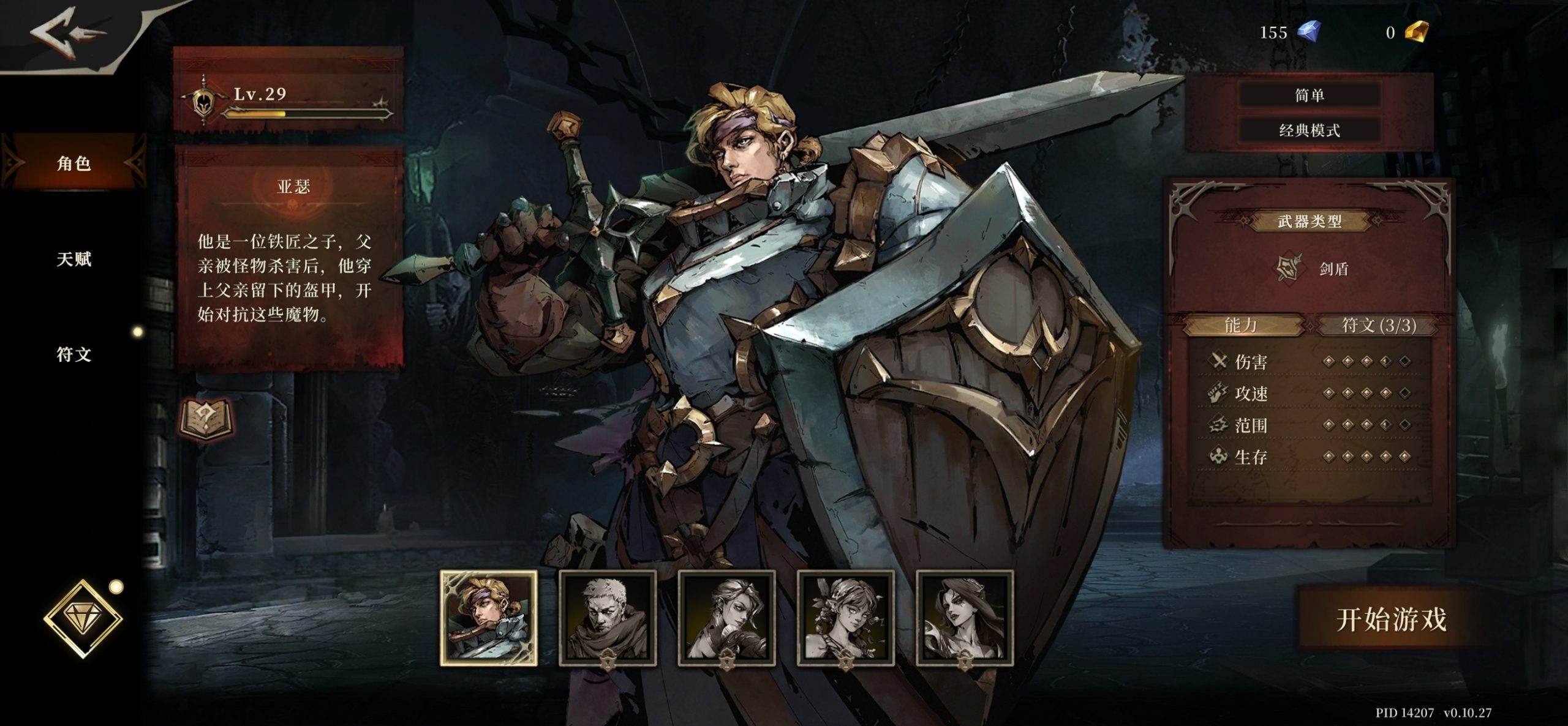1568x726 pixels.
Task: Choose the locked horned demon woman portrait
Action: (965, 618)
